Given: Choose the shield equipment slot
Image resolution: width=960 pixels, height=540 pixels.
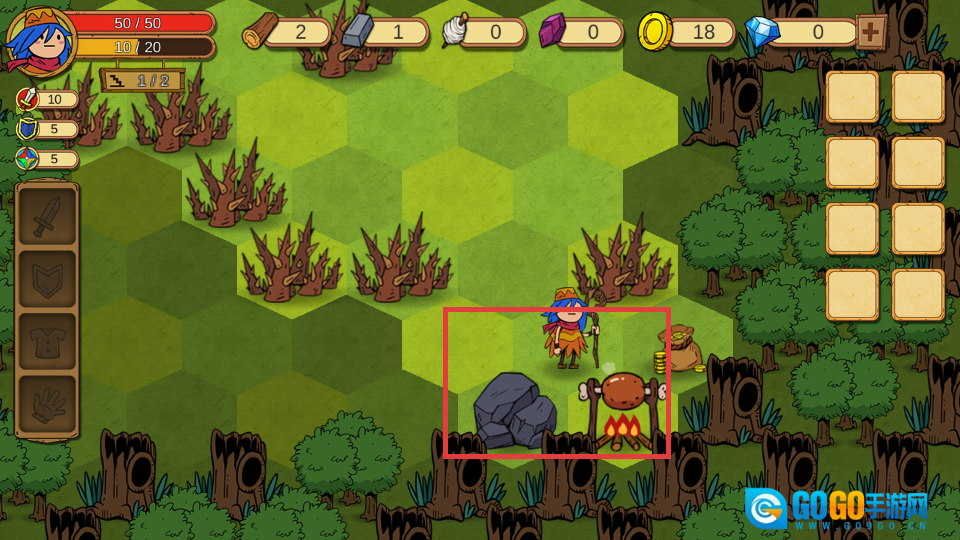Looking at the screenshot, I should (47, 279).
